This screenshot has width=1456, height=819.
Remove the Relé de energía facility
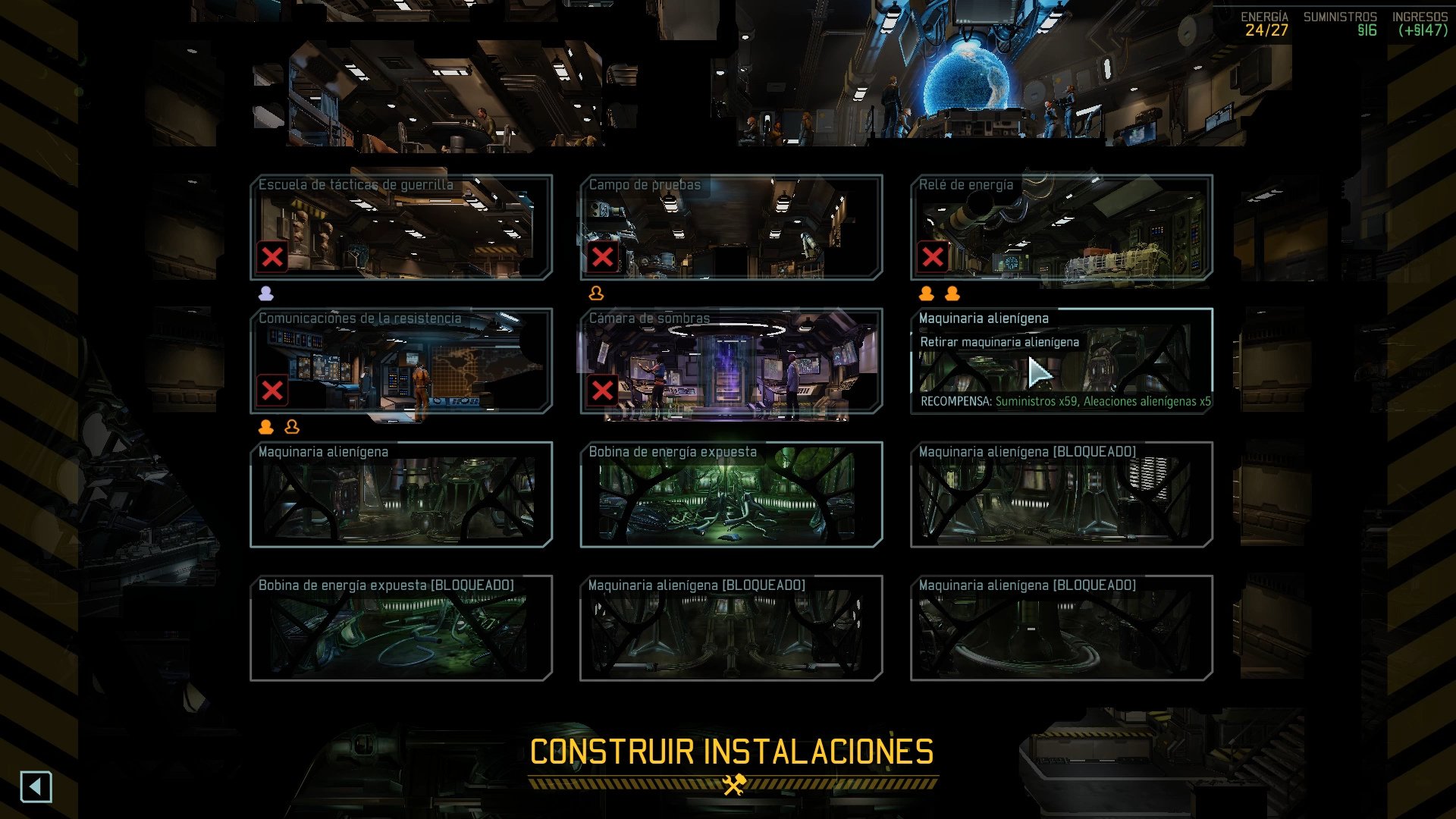933,257
